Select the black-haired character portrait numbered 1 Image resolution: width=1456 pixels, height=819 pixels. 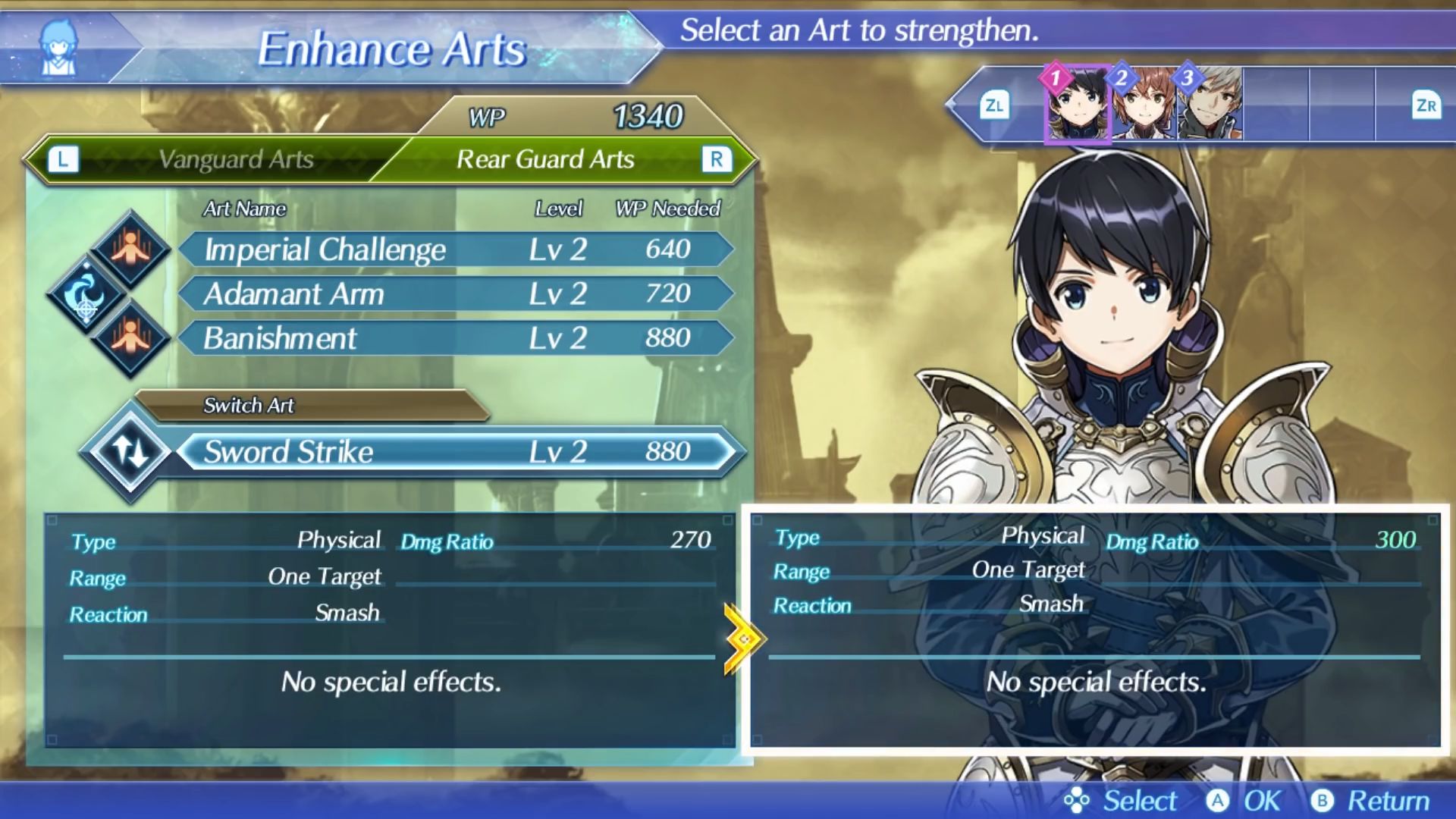click(1077, 105)
